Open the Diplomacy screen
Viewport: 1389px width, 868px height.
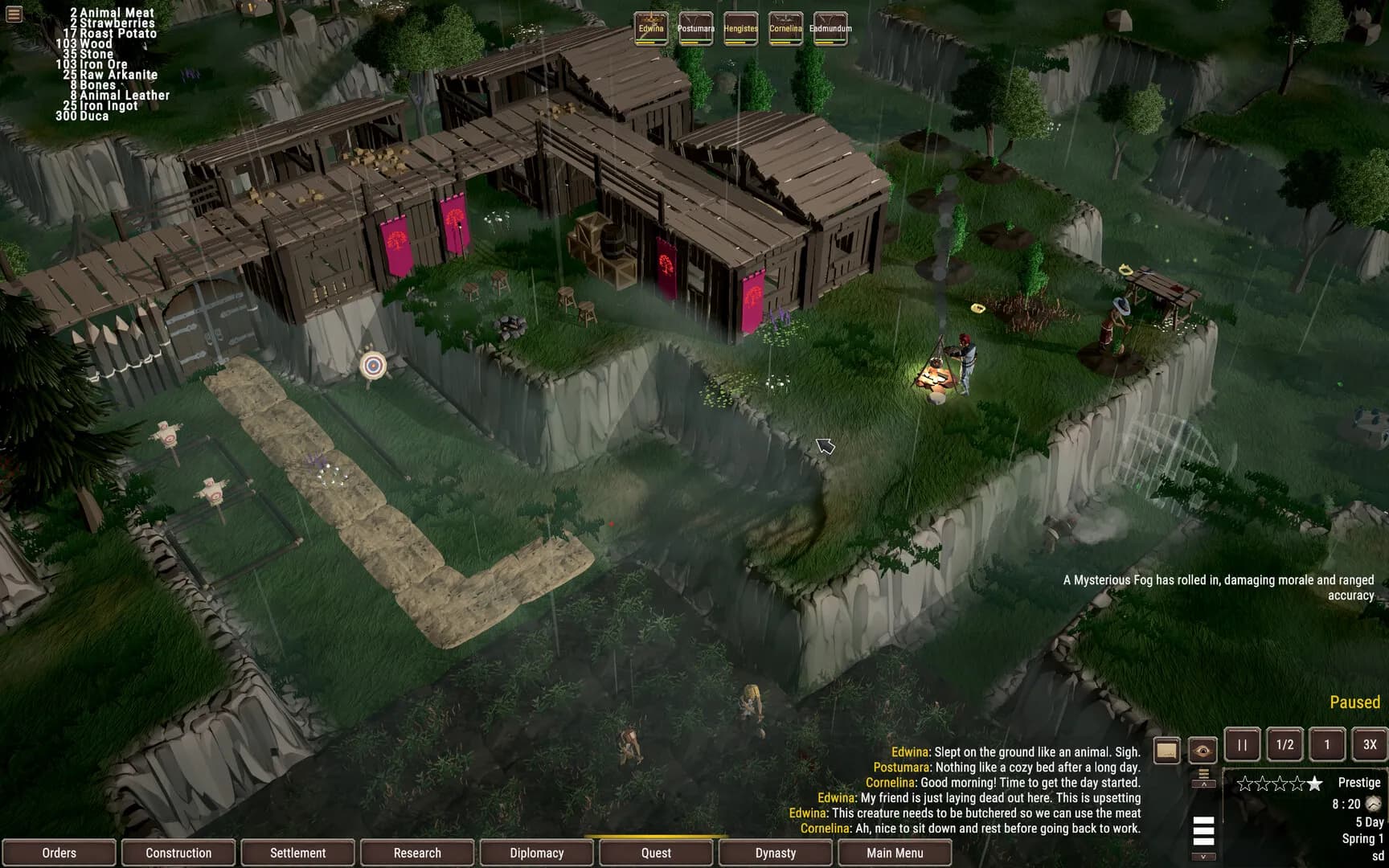[x=537, y=853]
